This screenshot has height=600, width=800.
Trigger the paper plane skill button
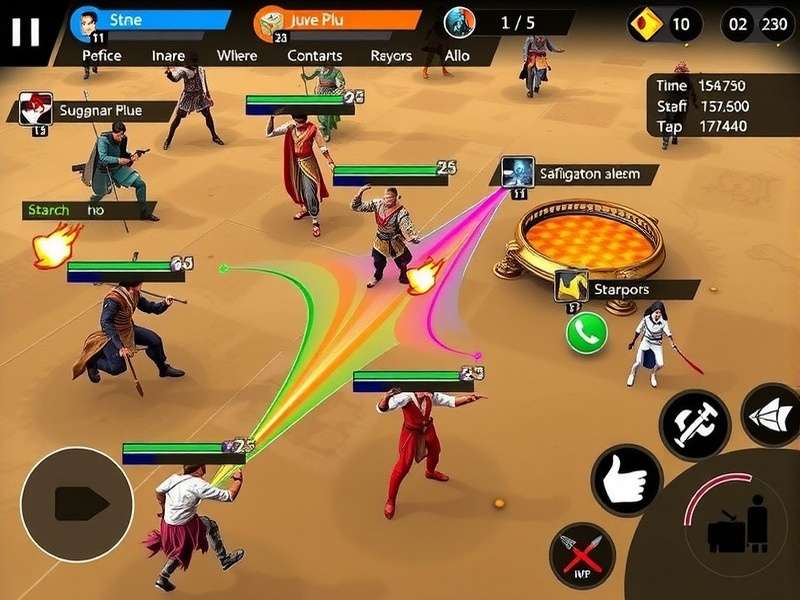[772, 415]
